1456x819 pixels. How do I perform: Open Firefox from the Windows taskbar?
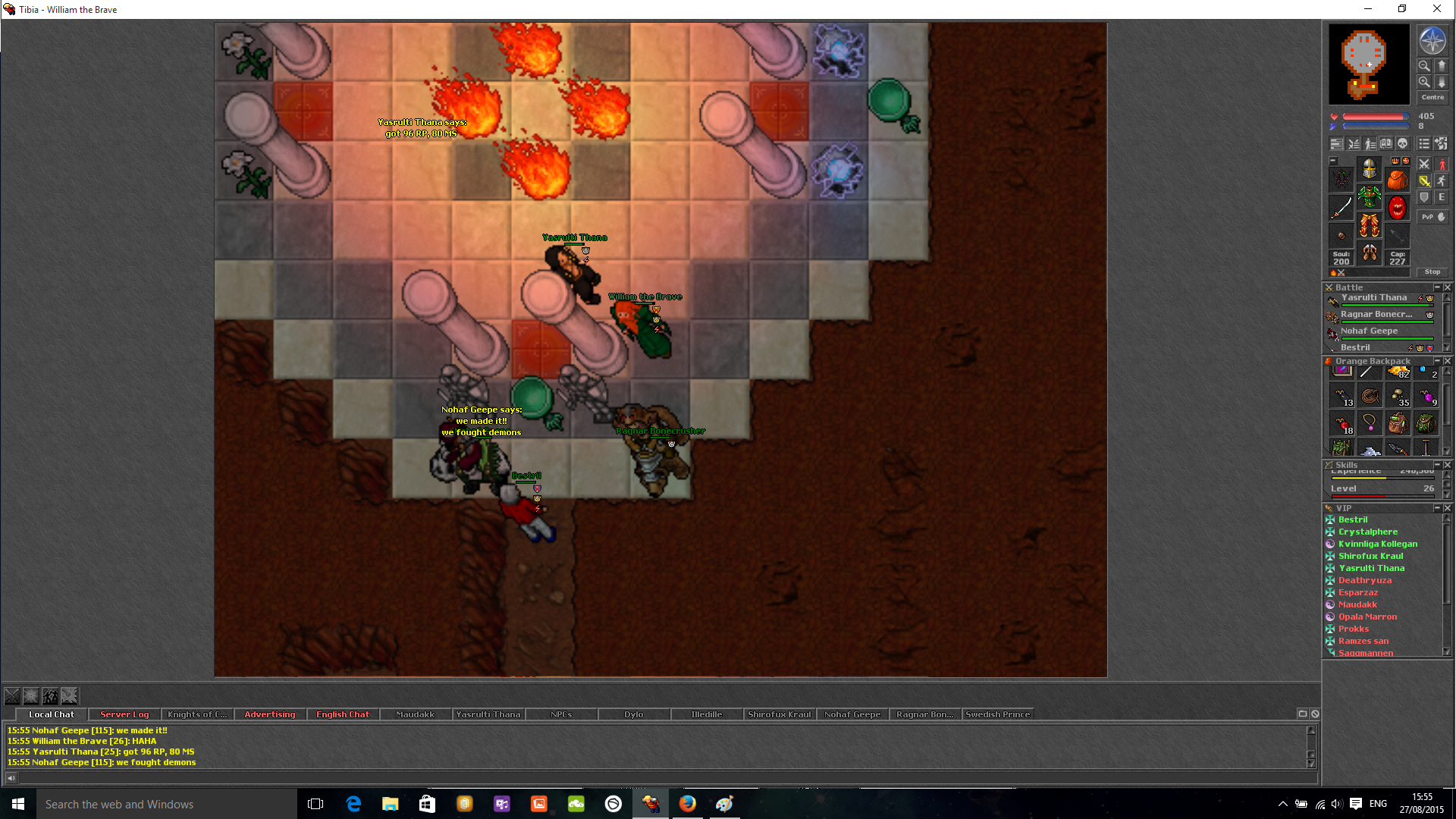coord(688,804)
